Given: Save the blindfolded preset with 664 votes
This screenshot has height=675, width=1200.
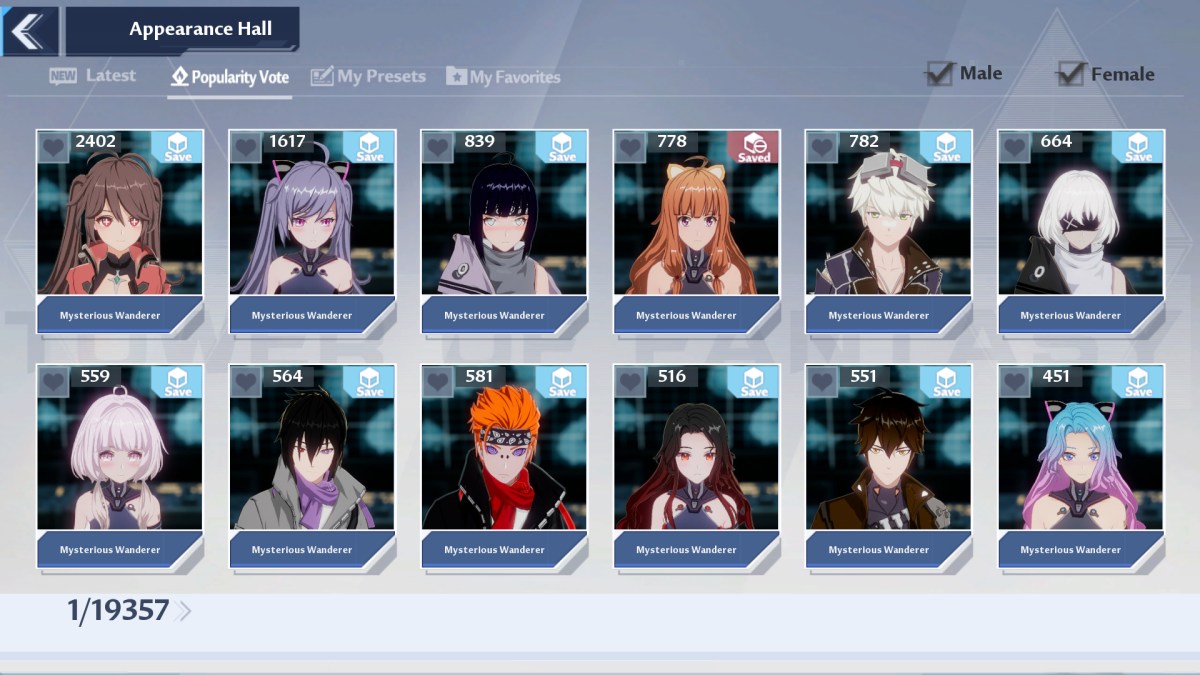Looking at the screenshot, I should [1138, 147].
